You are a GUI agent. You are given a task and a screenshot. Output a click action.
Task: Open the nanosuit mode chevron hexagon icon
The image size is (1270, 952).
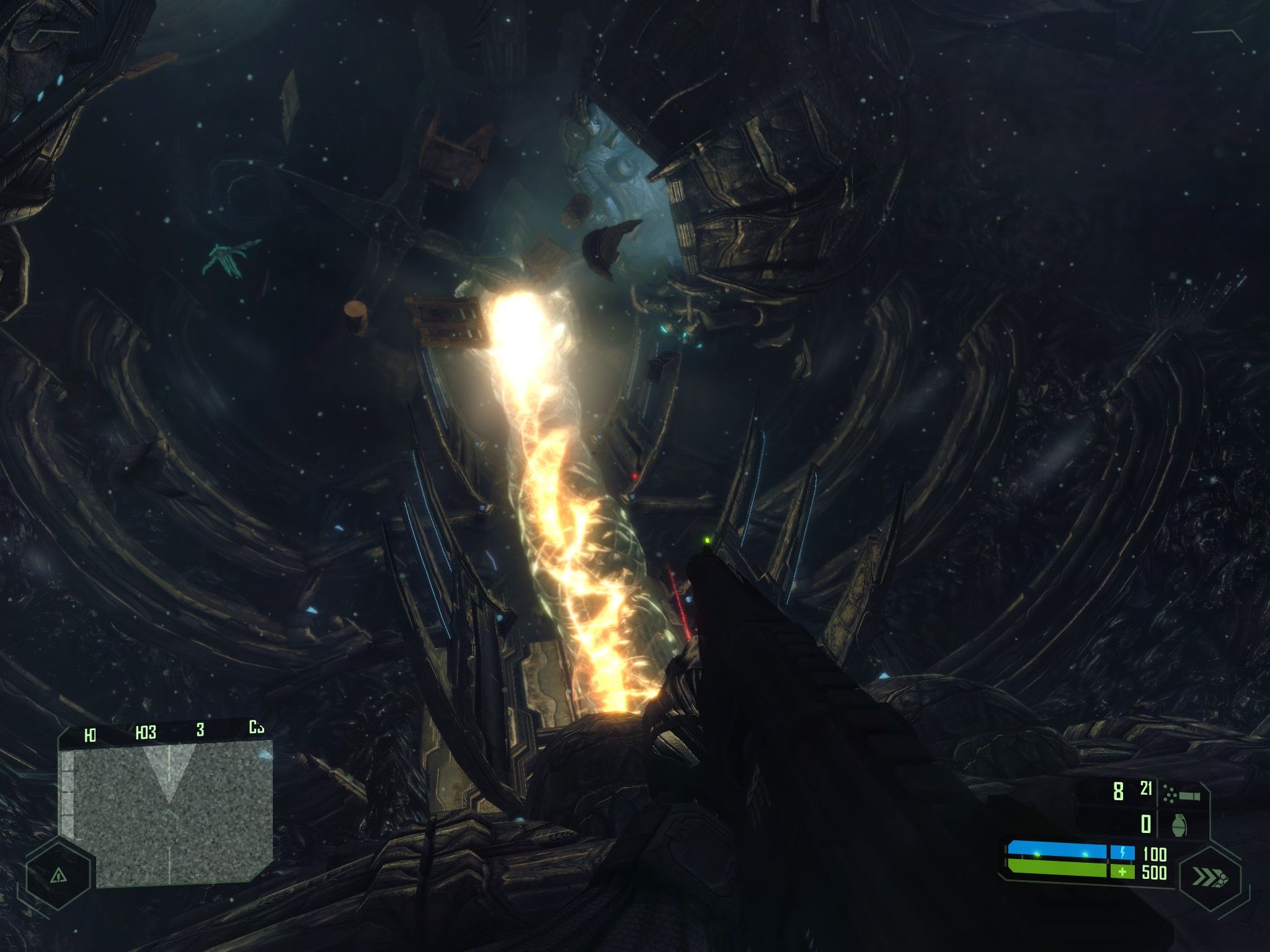(x=1210, y=876)
